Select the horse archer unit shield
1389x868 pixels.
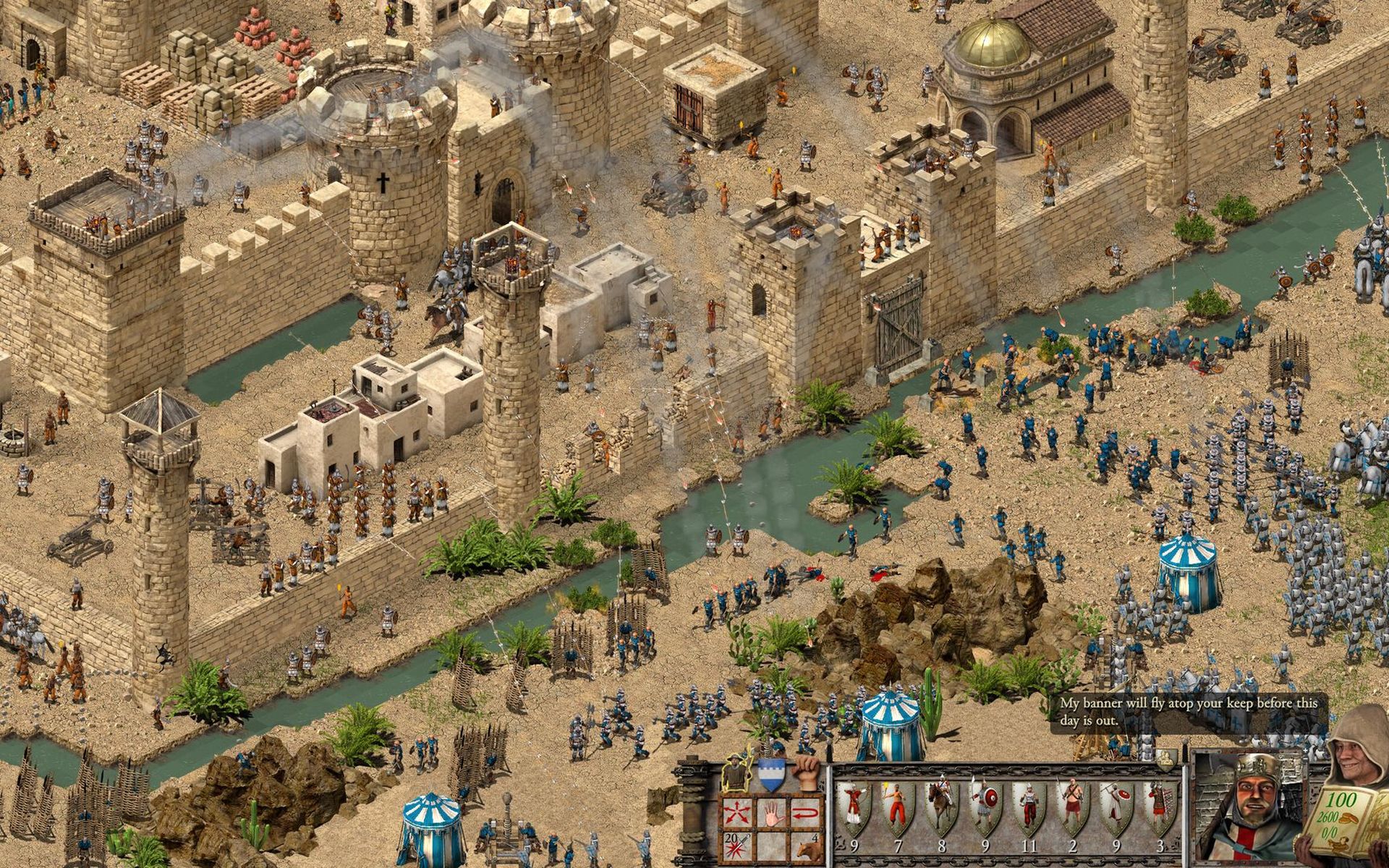click(941, 807)
